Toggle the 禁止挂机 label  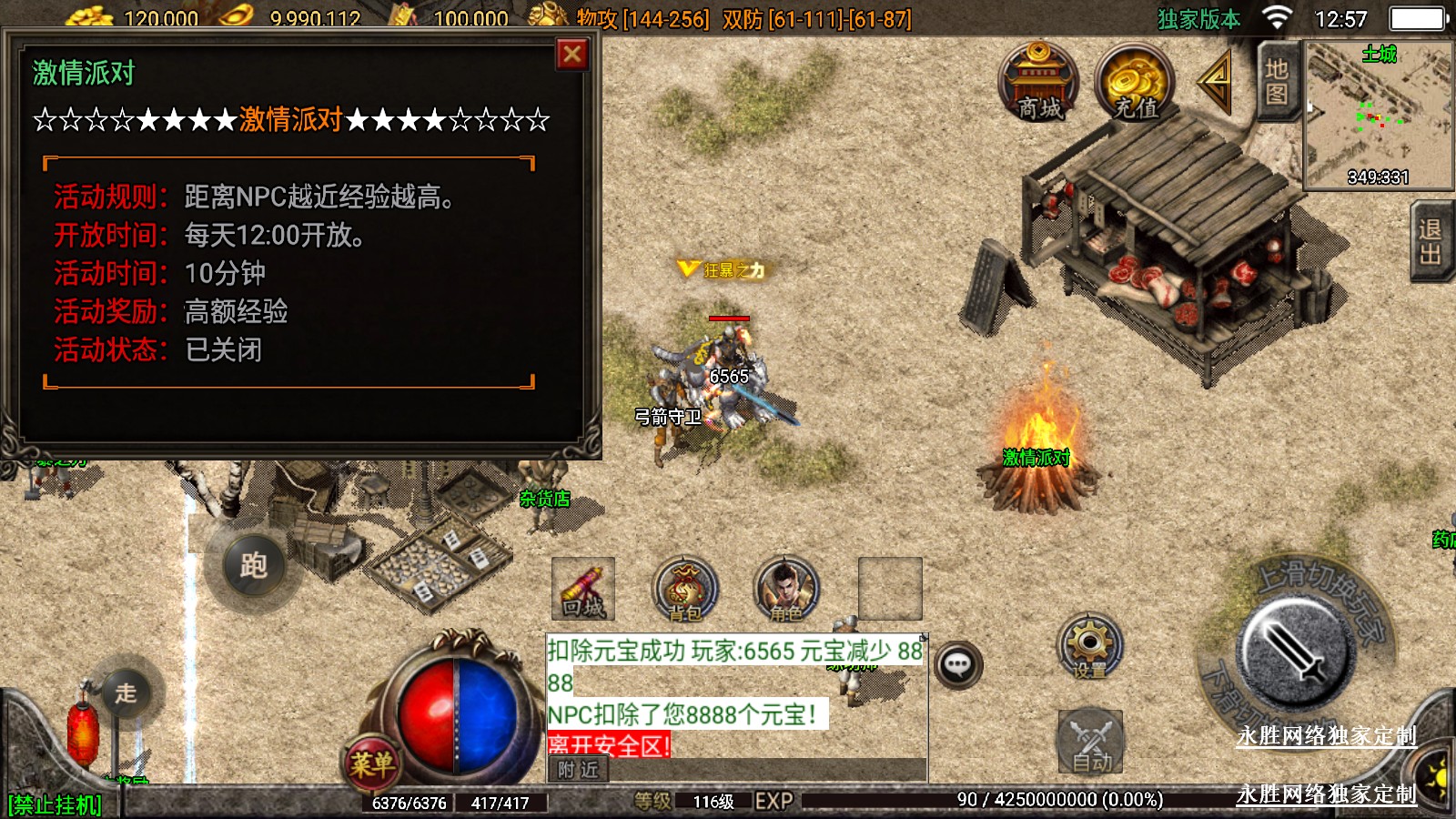click(55, 804)
